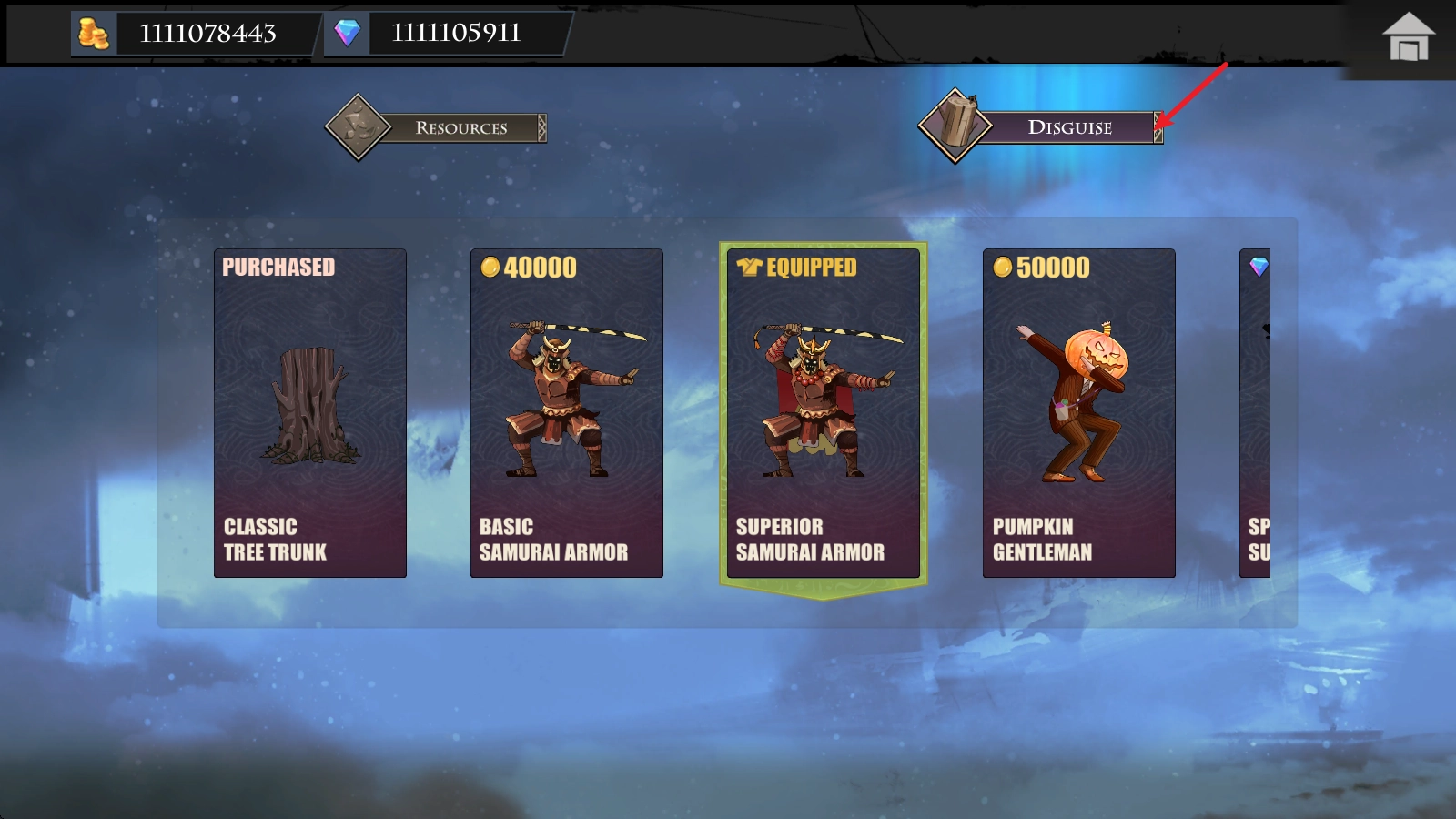Buy the Basic Samurai Armor disguise
Screen dimensions: 1456x819
click(567, 413)
